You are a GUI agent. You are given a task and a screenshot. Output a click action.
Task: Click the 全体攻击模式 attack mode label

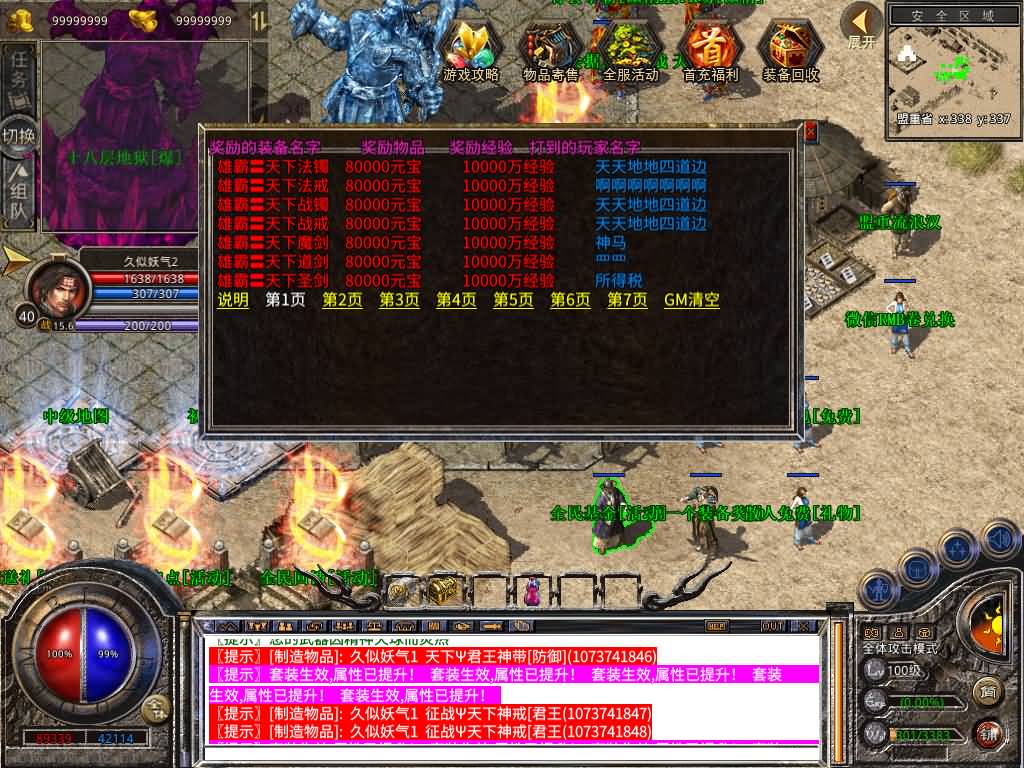point(900,648)
